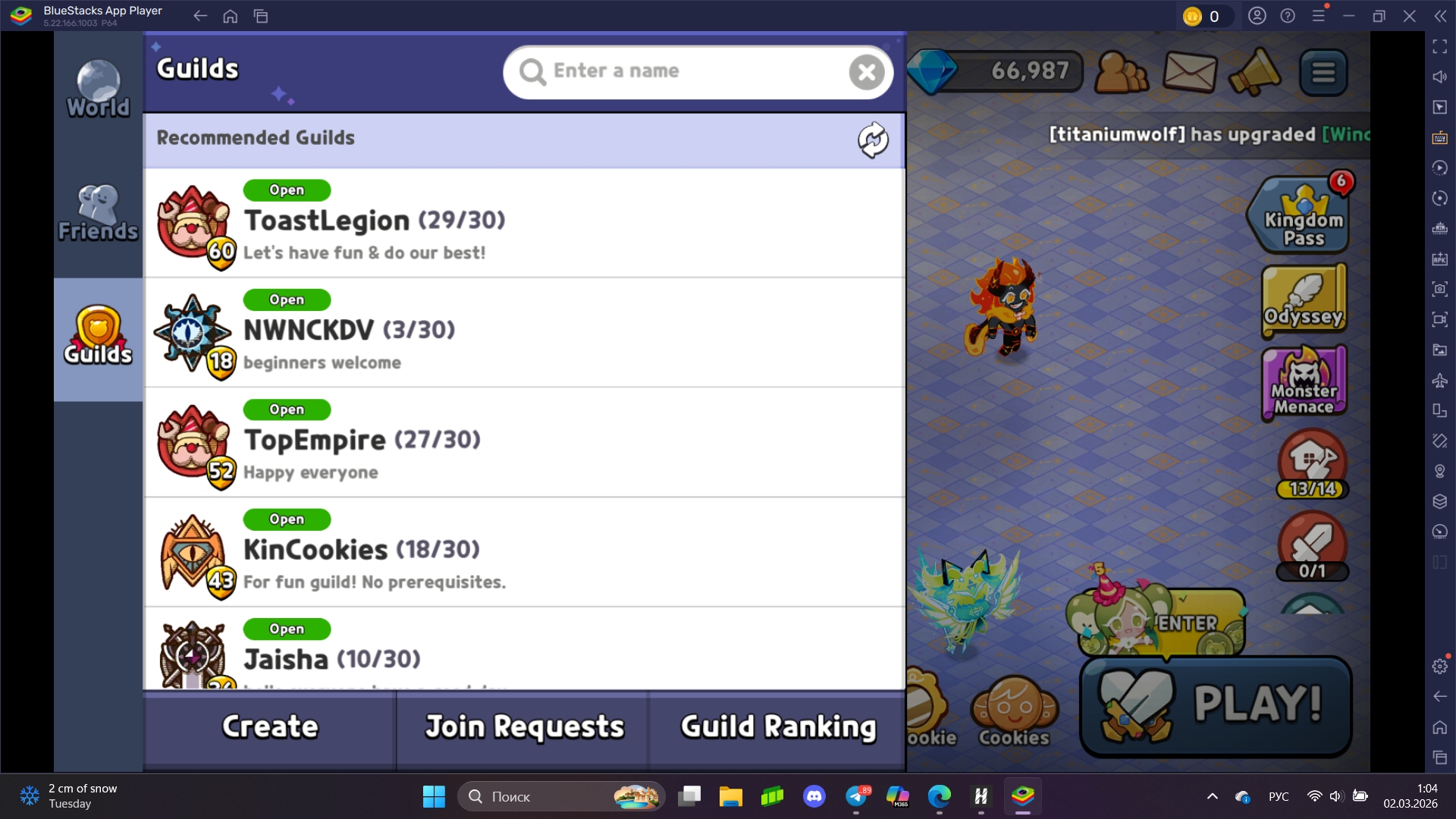The width and height of the screenshot is (1456, 819).
Task: Open the Guild Ranking
Action: (x=778, y=726)
